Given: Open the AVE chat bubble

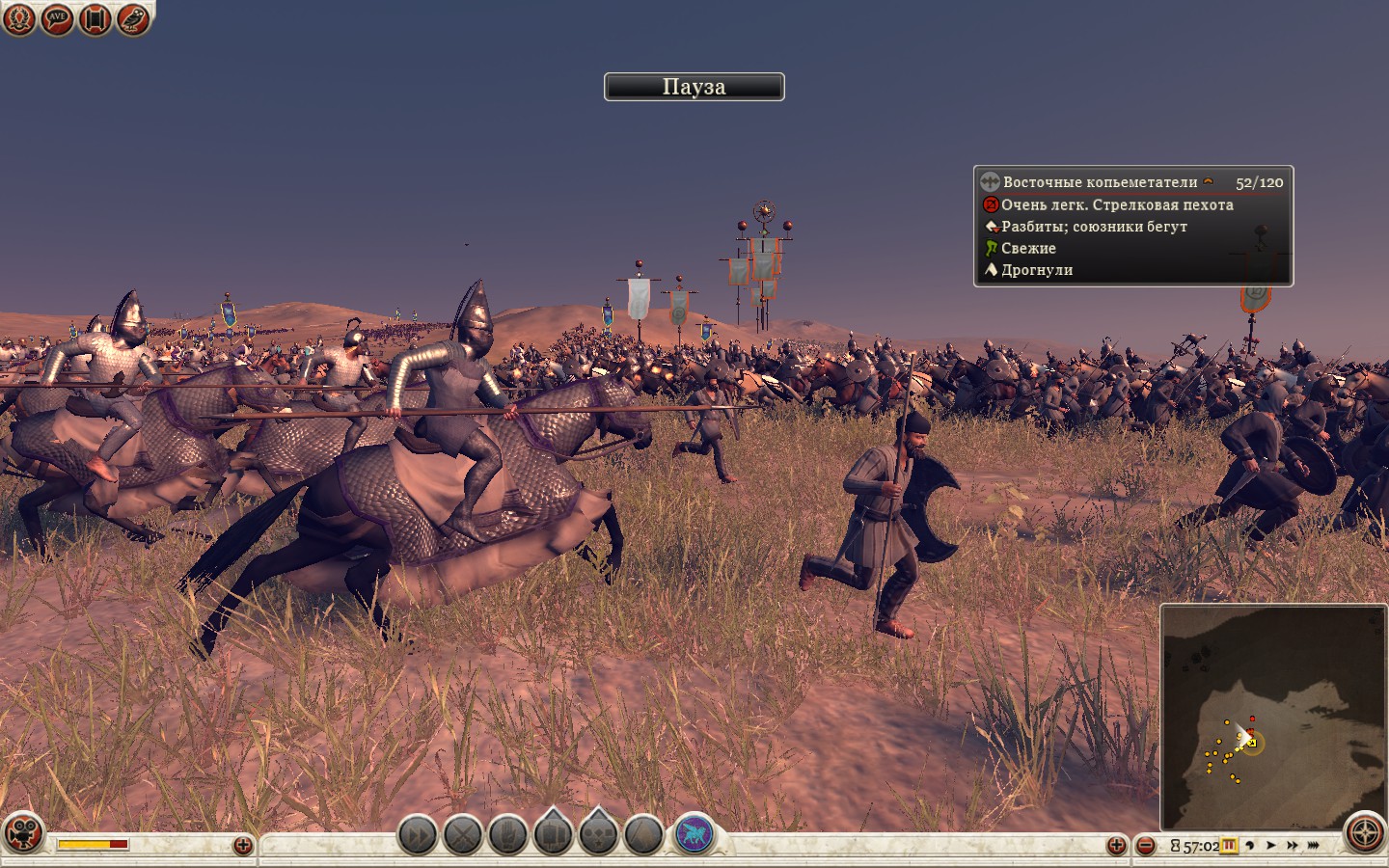Looking at the screenshot, I should coord(57,18).
